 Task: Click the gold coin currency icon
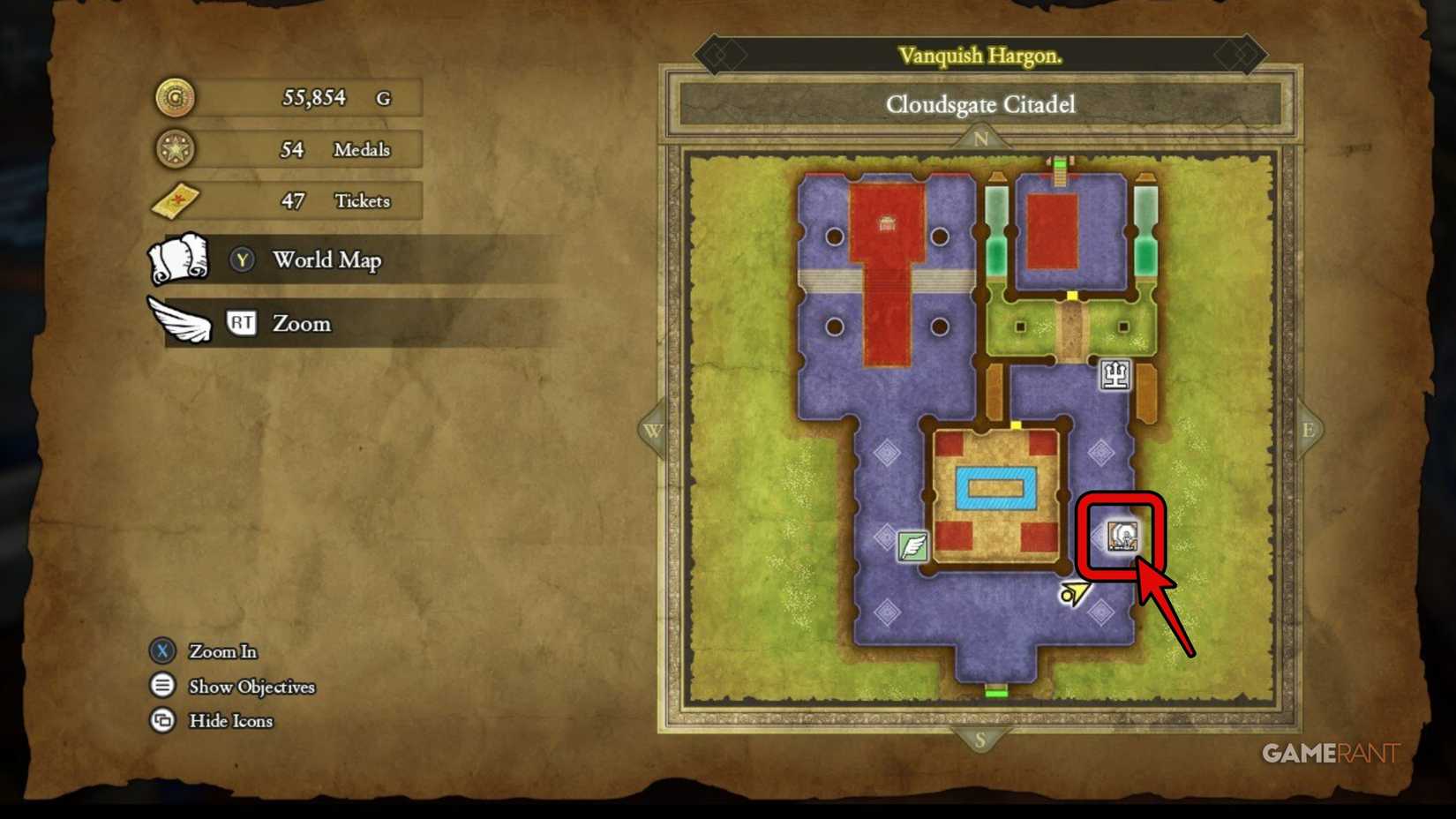pos(174,97)
